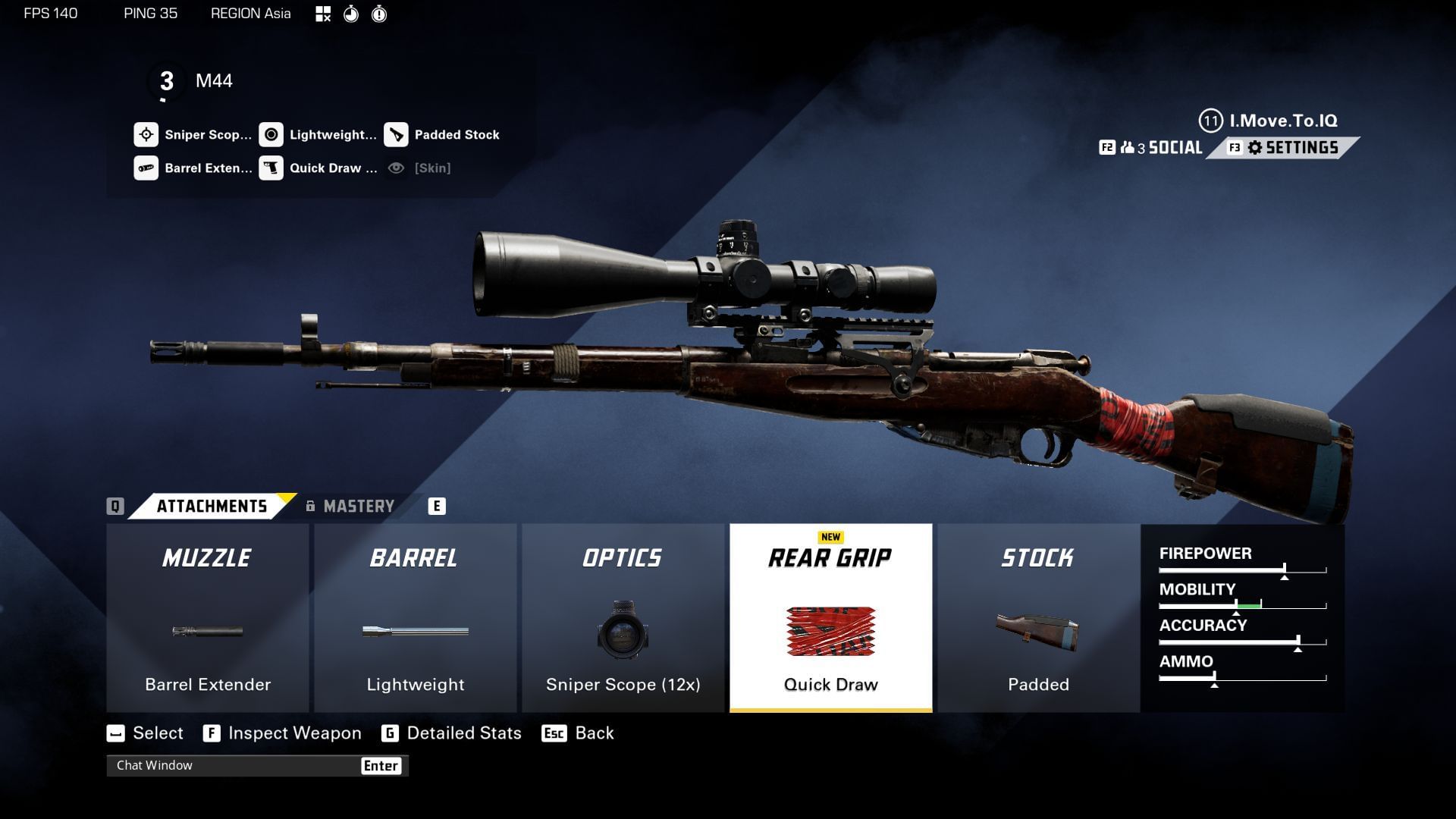Click the Lightweight barrel summary entry
Screen dimensions: 1456x819
[x=318, y=135]
